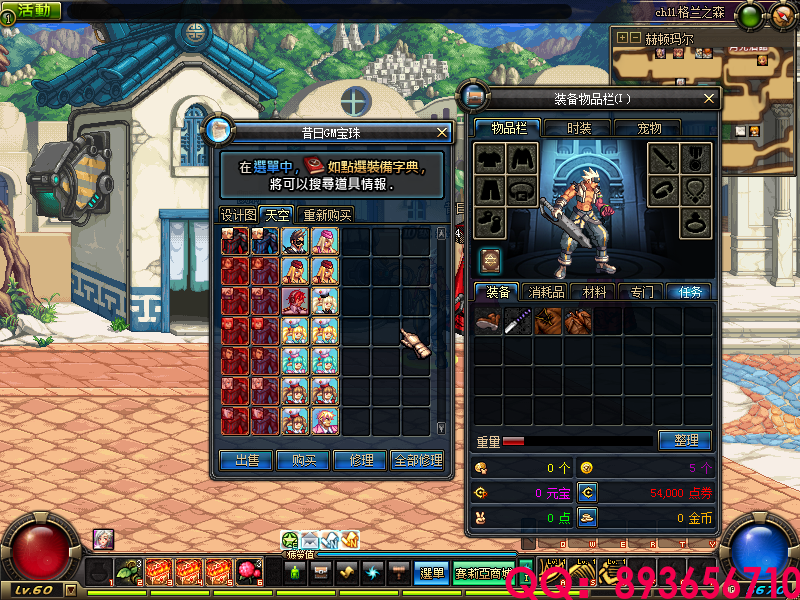This screenshot has height=600, width=800.
Task: Switch to the 任务 quest items tab
Action: (689, 292)
